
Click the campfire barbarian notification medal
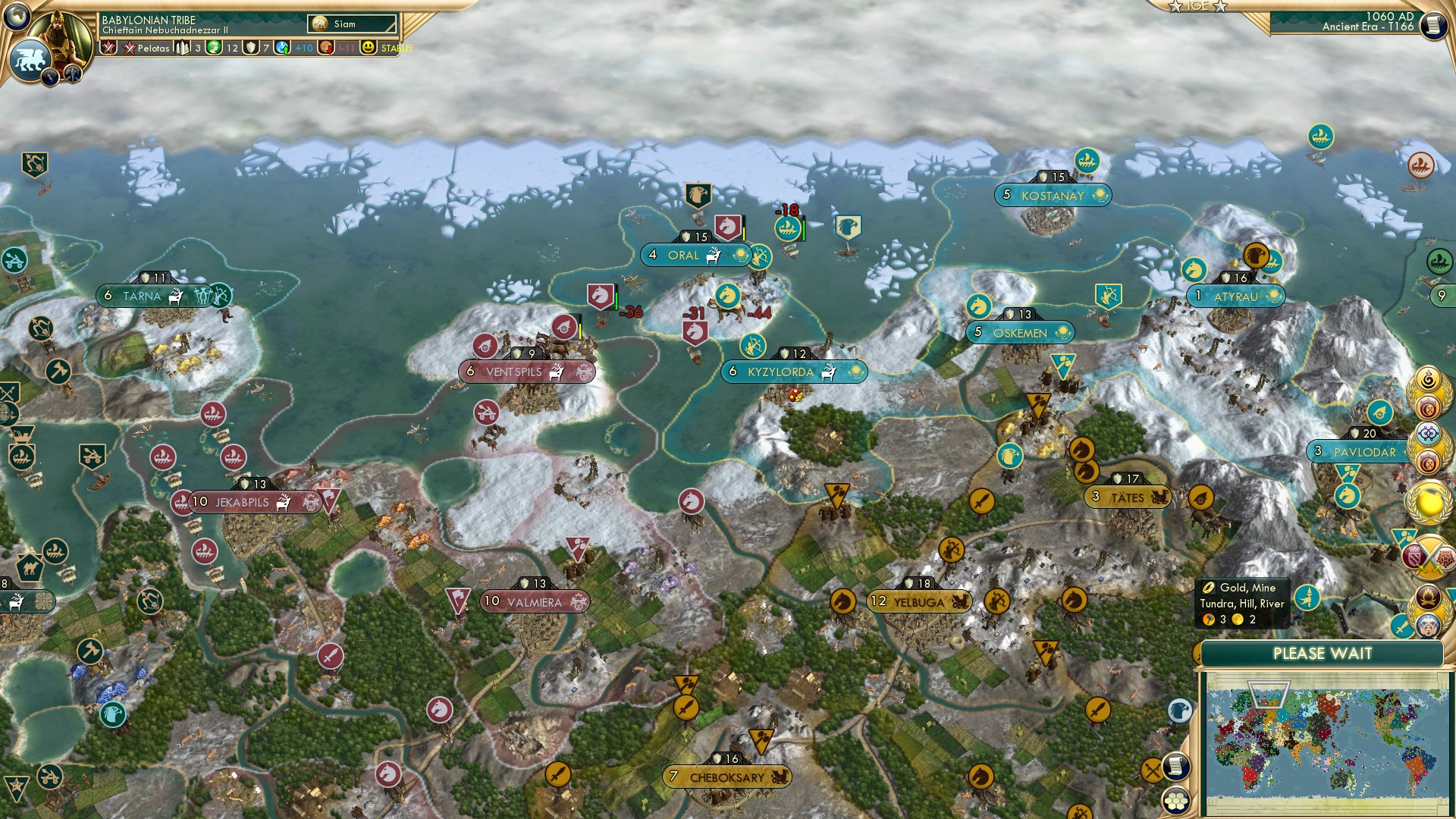click(1429, 598)
